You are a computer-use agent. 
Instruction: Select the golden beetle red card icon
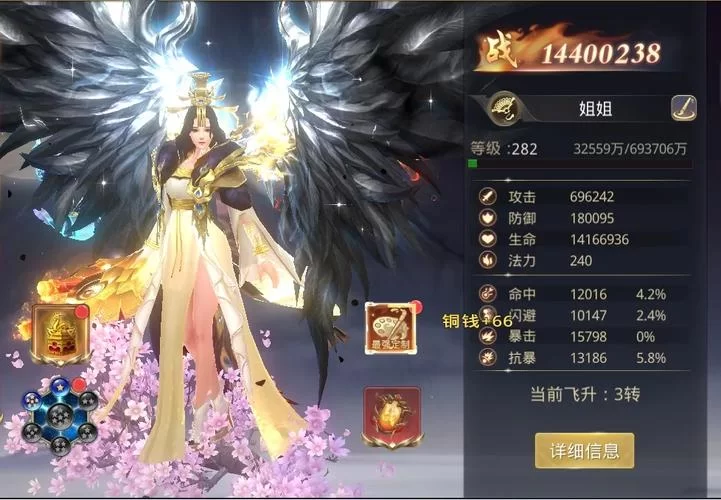pyautogui.click(x=391, y=415)
